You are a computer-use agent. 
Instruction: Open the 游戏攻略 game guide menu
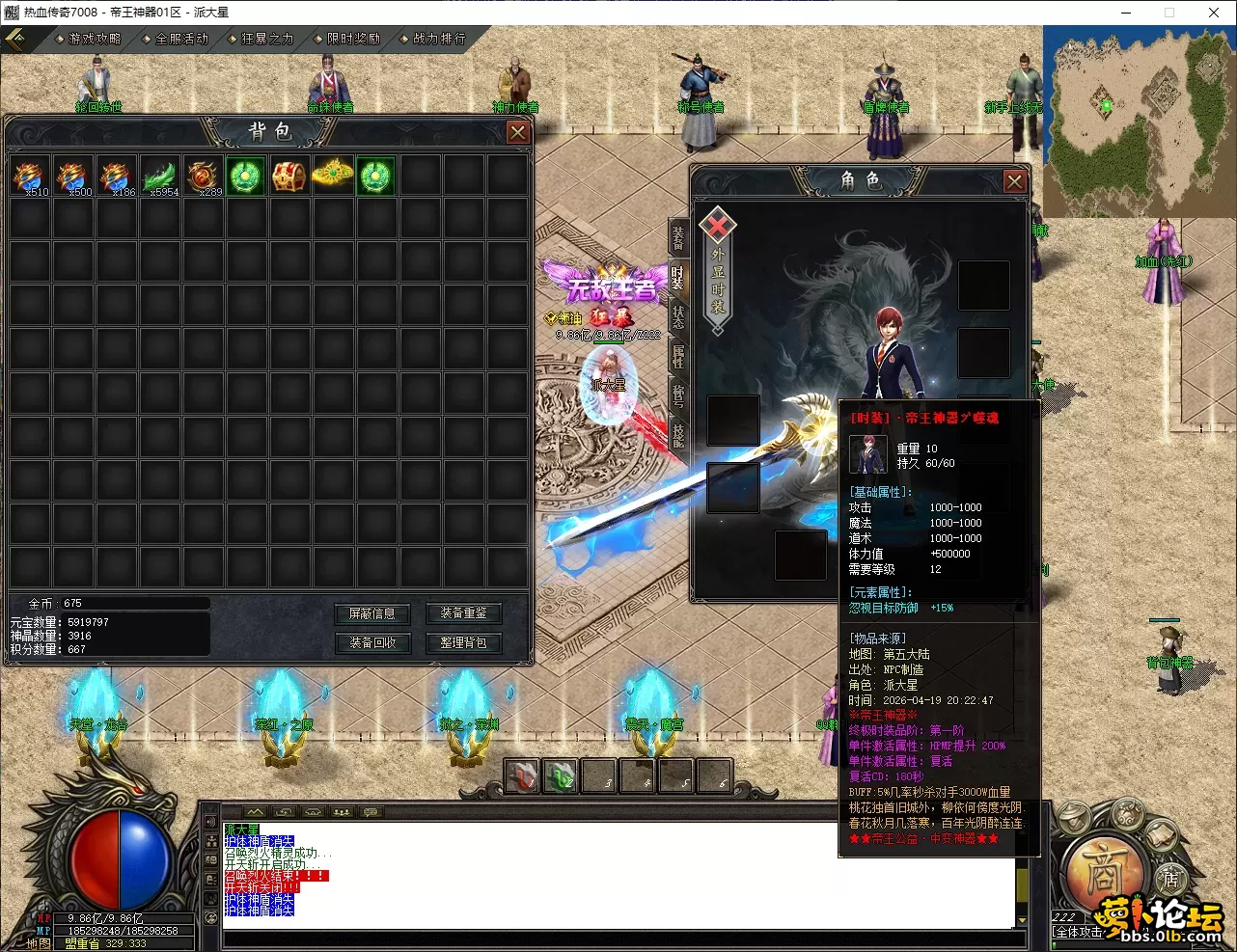tap(94, 39)
